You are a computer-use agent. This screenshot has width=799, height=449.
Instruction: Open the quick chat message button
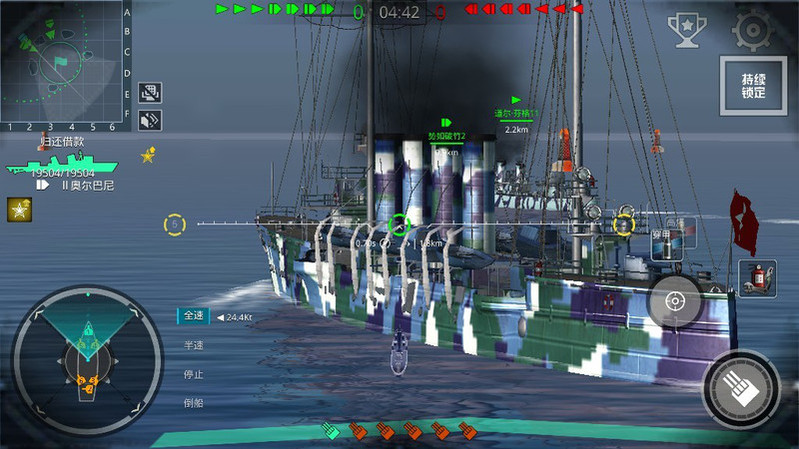150,93
